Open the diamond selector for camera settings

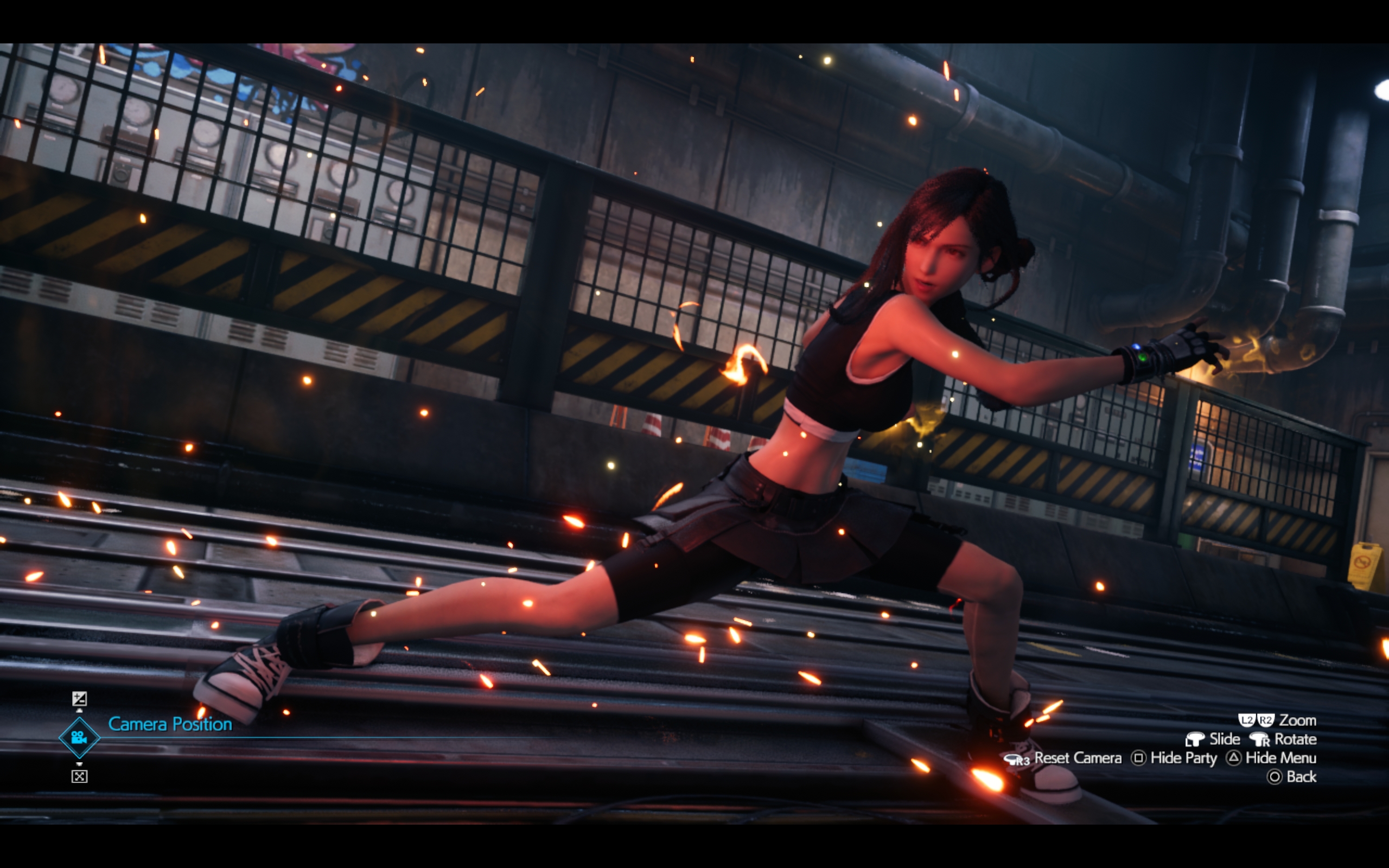(79, 738)
